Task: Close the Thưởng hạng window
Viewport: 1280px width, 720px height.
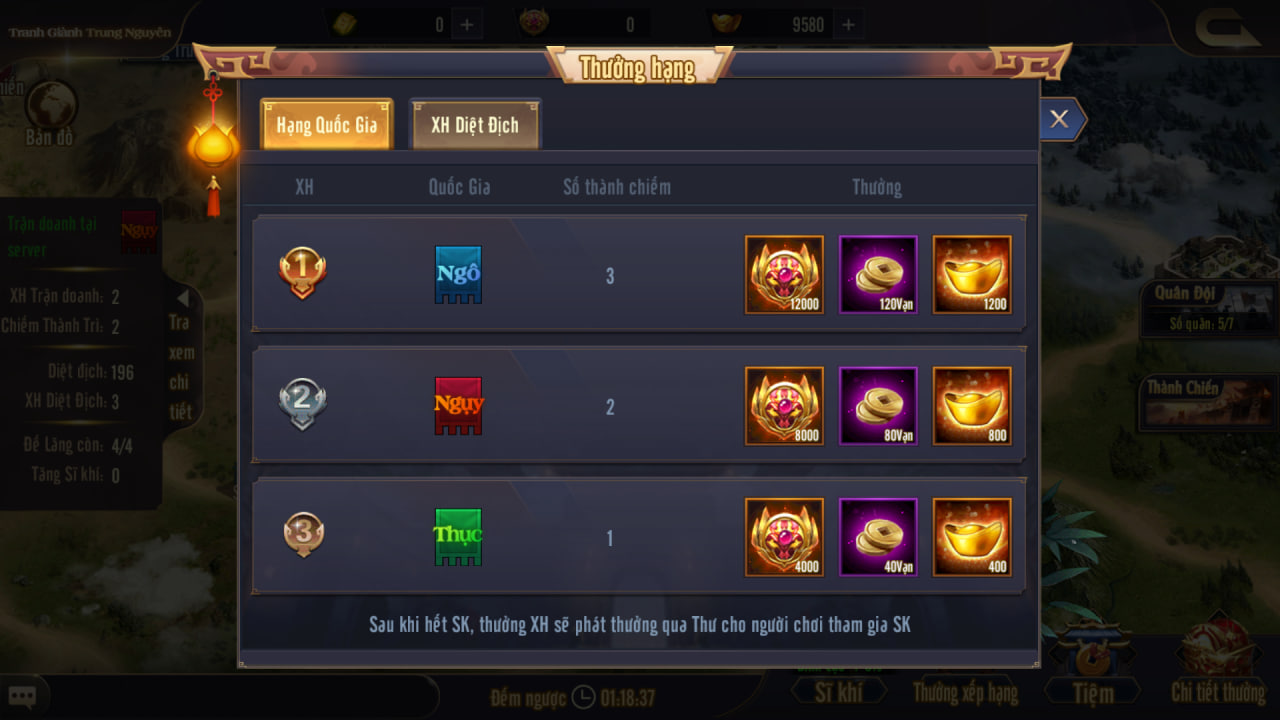Action: pyautogui.click(x=1059, y=120)
